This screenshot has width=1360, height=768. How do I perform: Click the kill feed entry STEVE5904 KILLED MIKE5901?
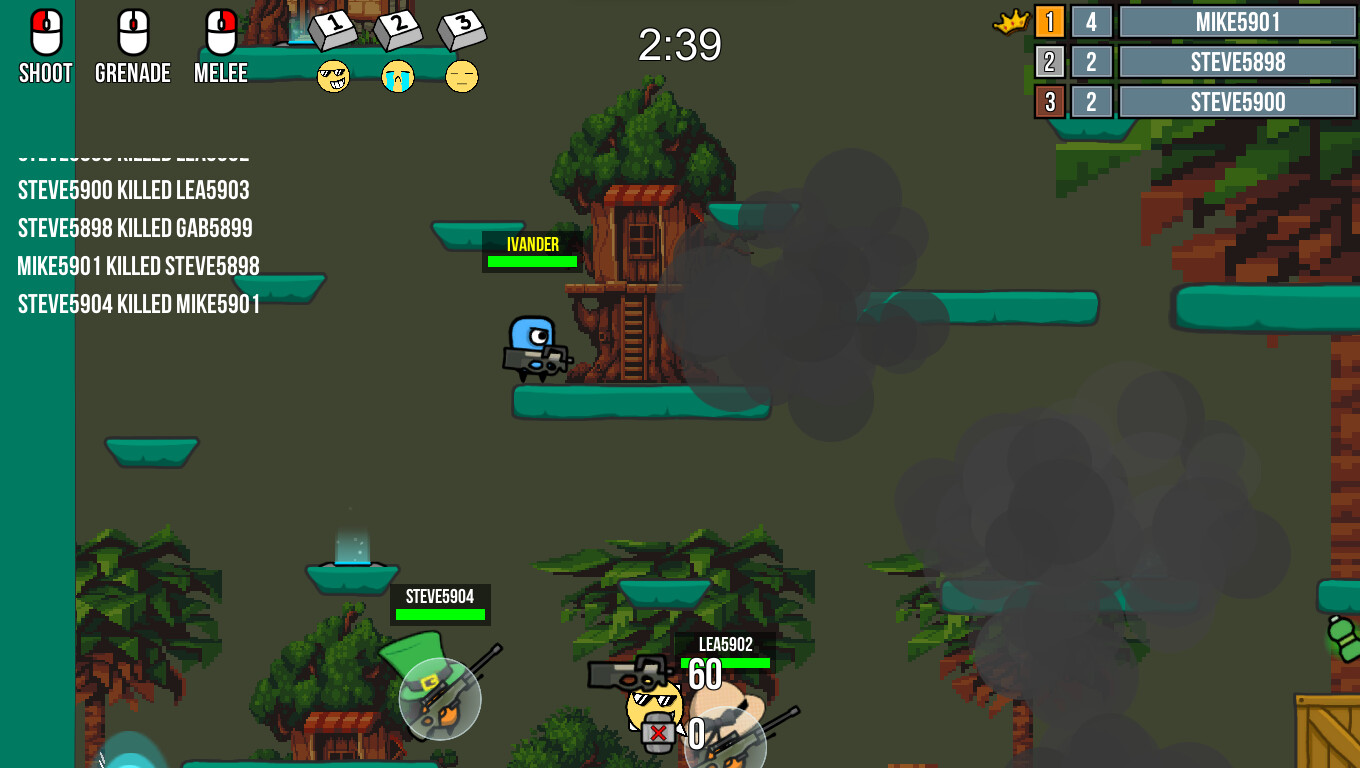coord(137,305)
